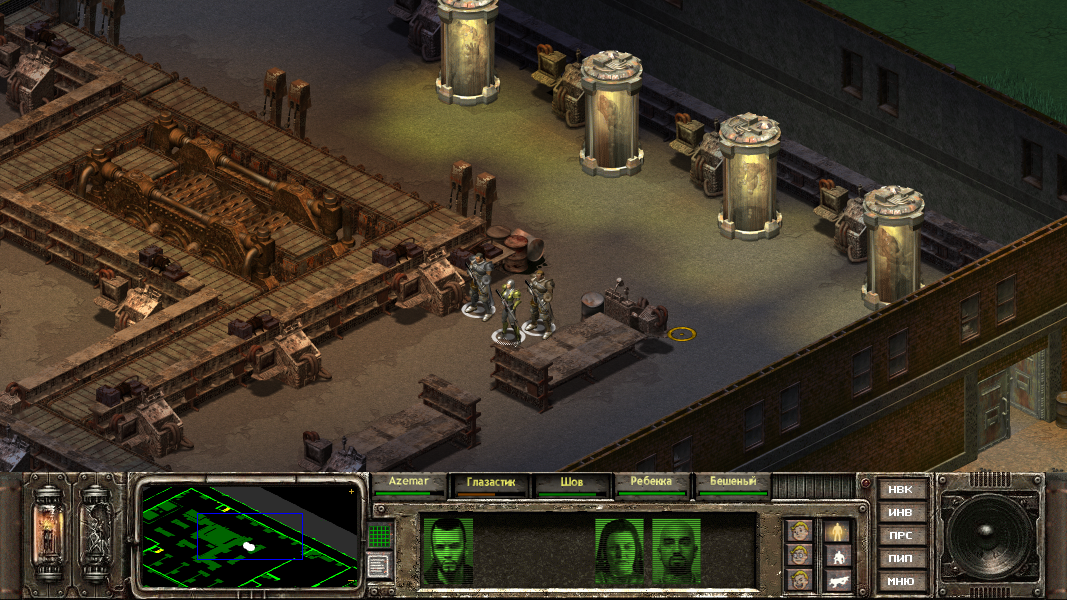Screen dimensions: 1067x600
Task: Choose the prone stance icon
Action: [x=837, y=580]
